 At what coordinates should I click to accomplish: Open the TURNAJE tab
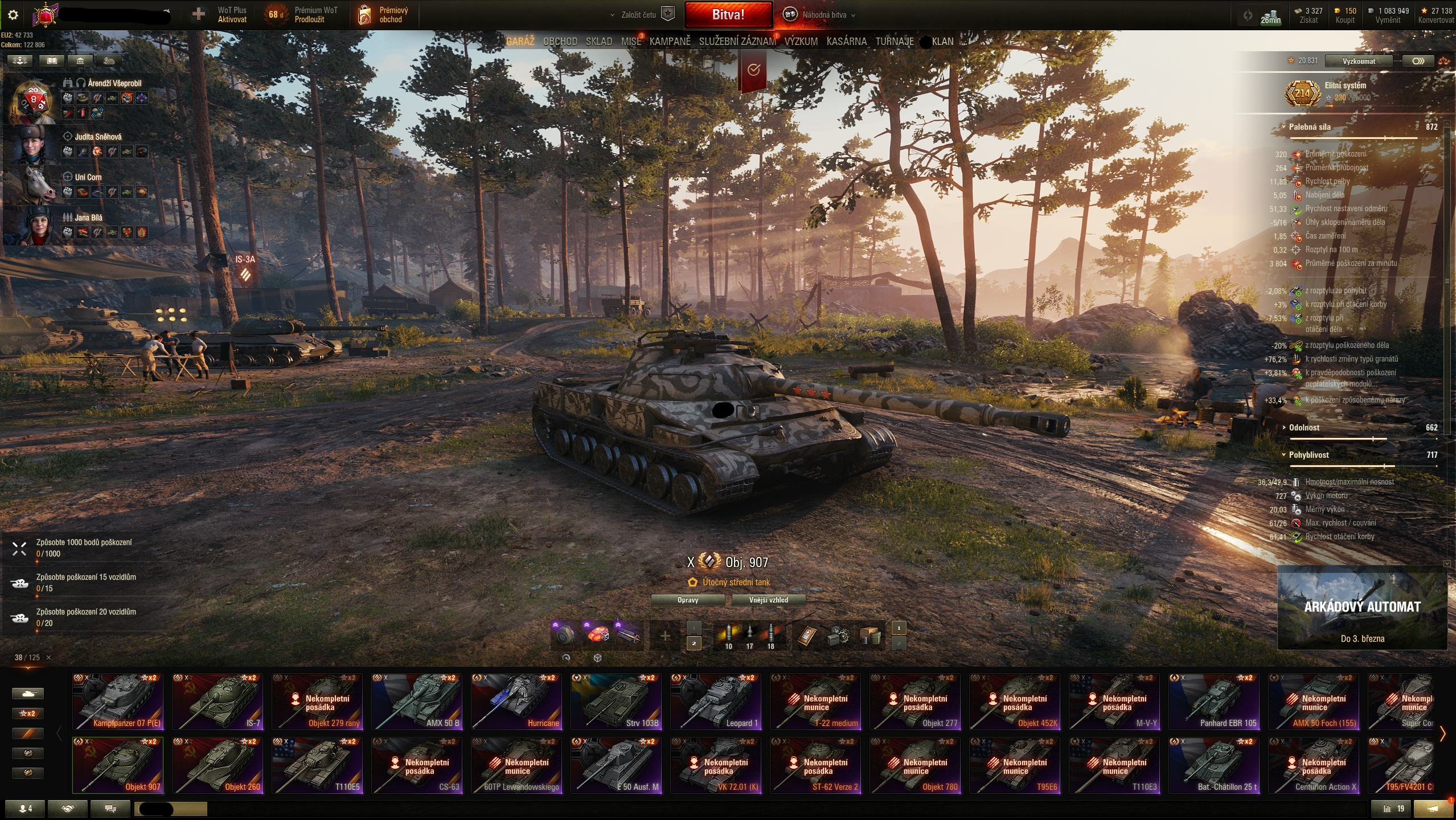coord(894,42)
